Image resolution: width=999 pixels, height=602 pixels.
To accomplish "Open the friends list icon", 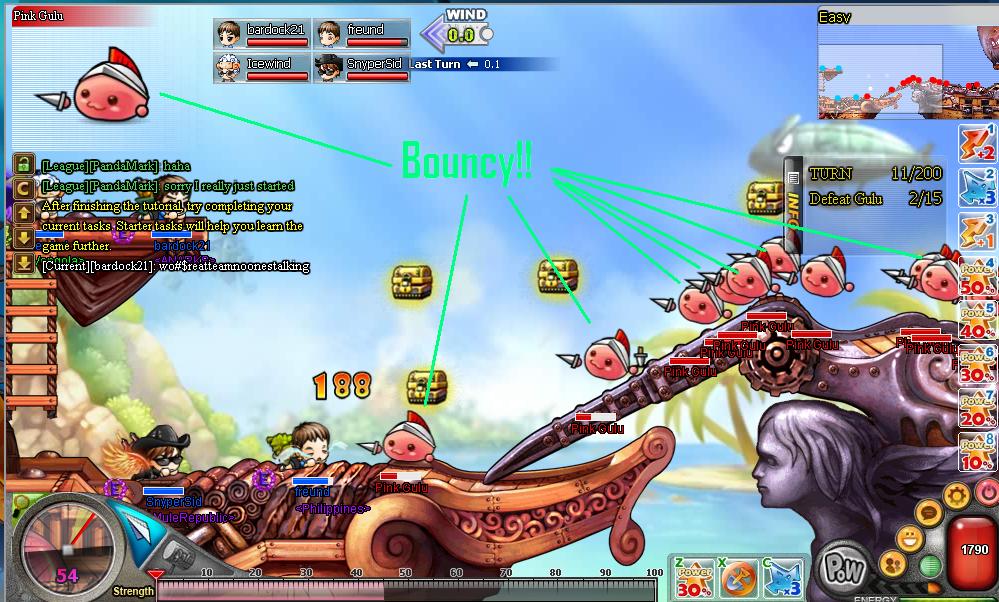I will point(894,564).
